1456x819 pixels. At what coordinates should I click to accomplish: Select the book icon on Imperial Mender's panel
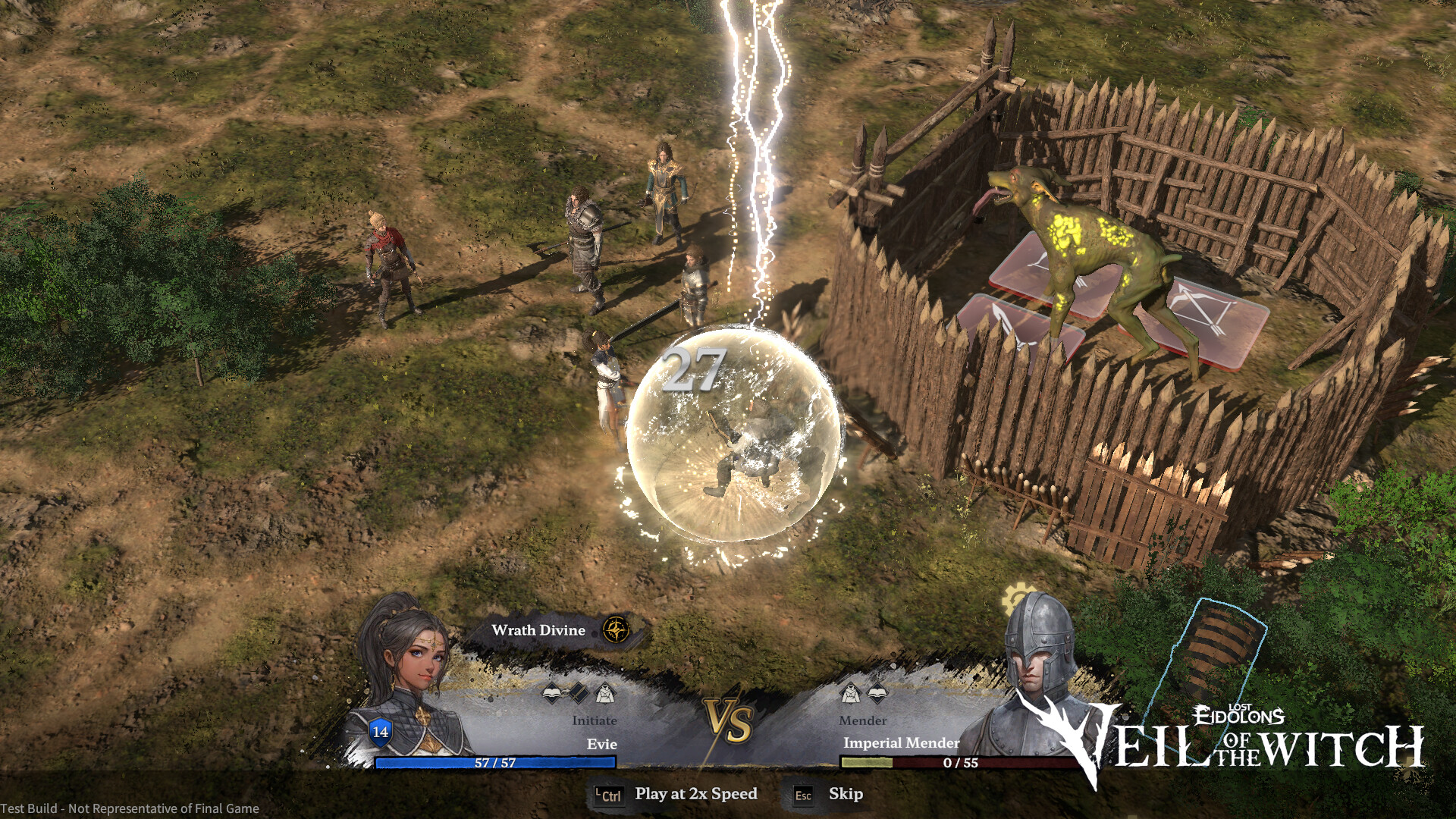point(876,692)
